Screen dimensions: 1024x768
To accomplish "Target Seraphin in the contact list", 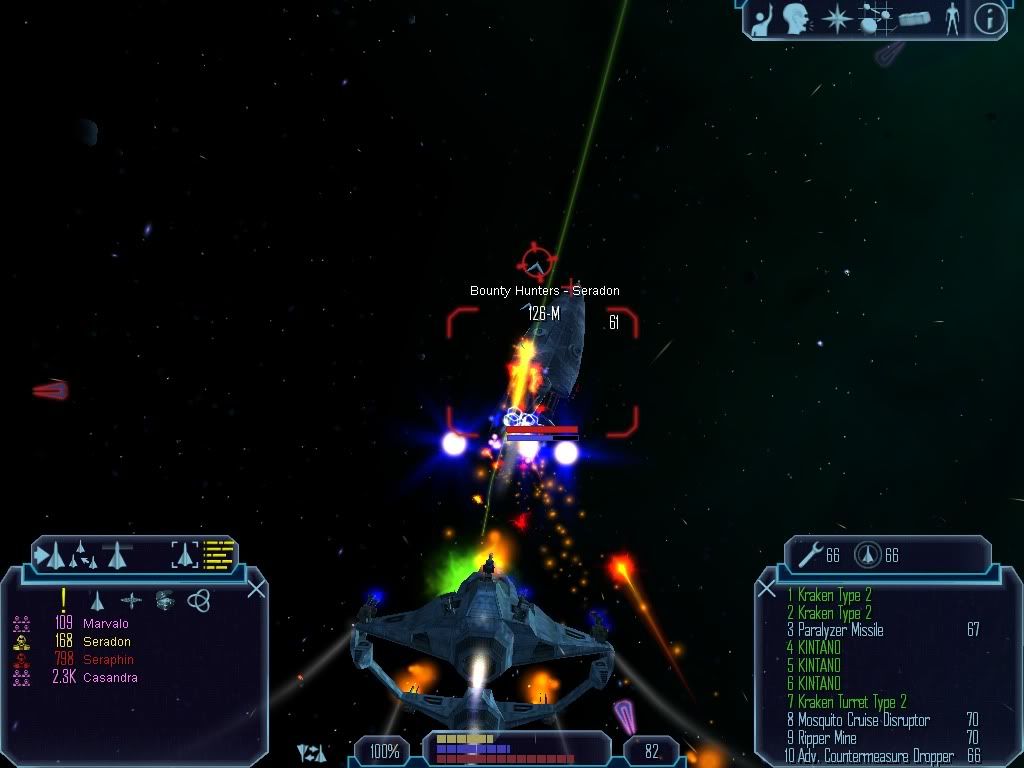I will [x=108, y=660].
